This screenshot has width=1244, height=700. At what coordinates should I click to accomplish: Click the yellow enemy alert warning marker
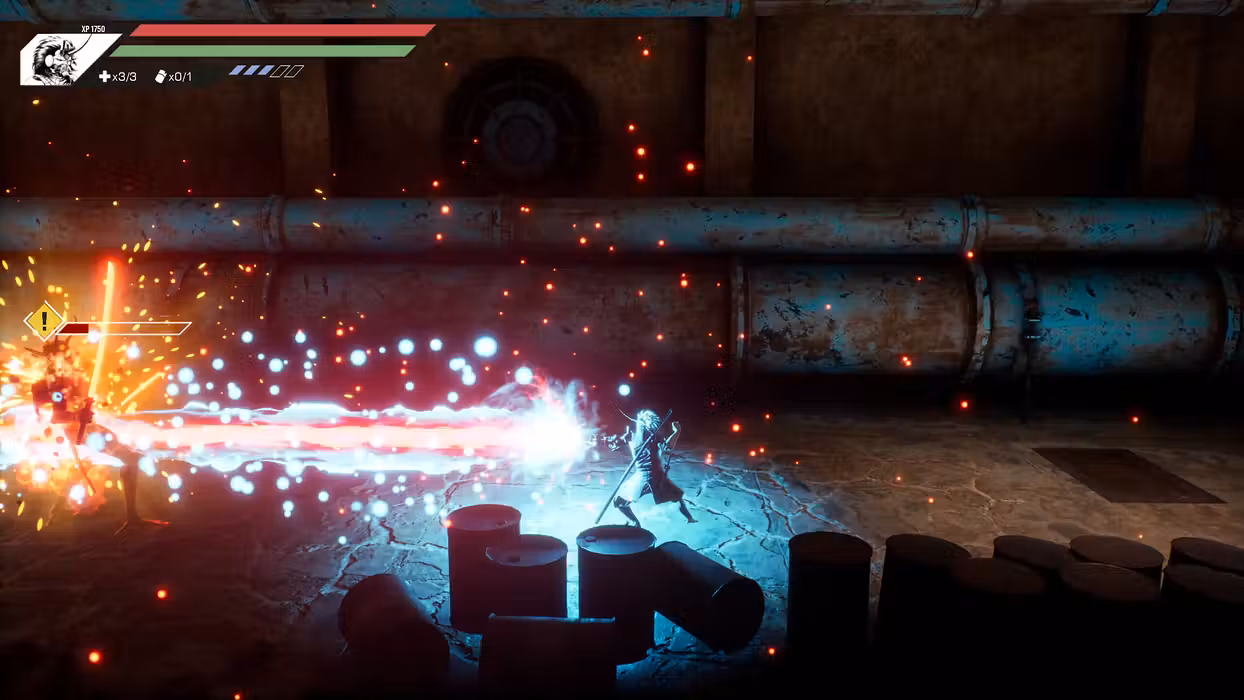pos(43,322)
